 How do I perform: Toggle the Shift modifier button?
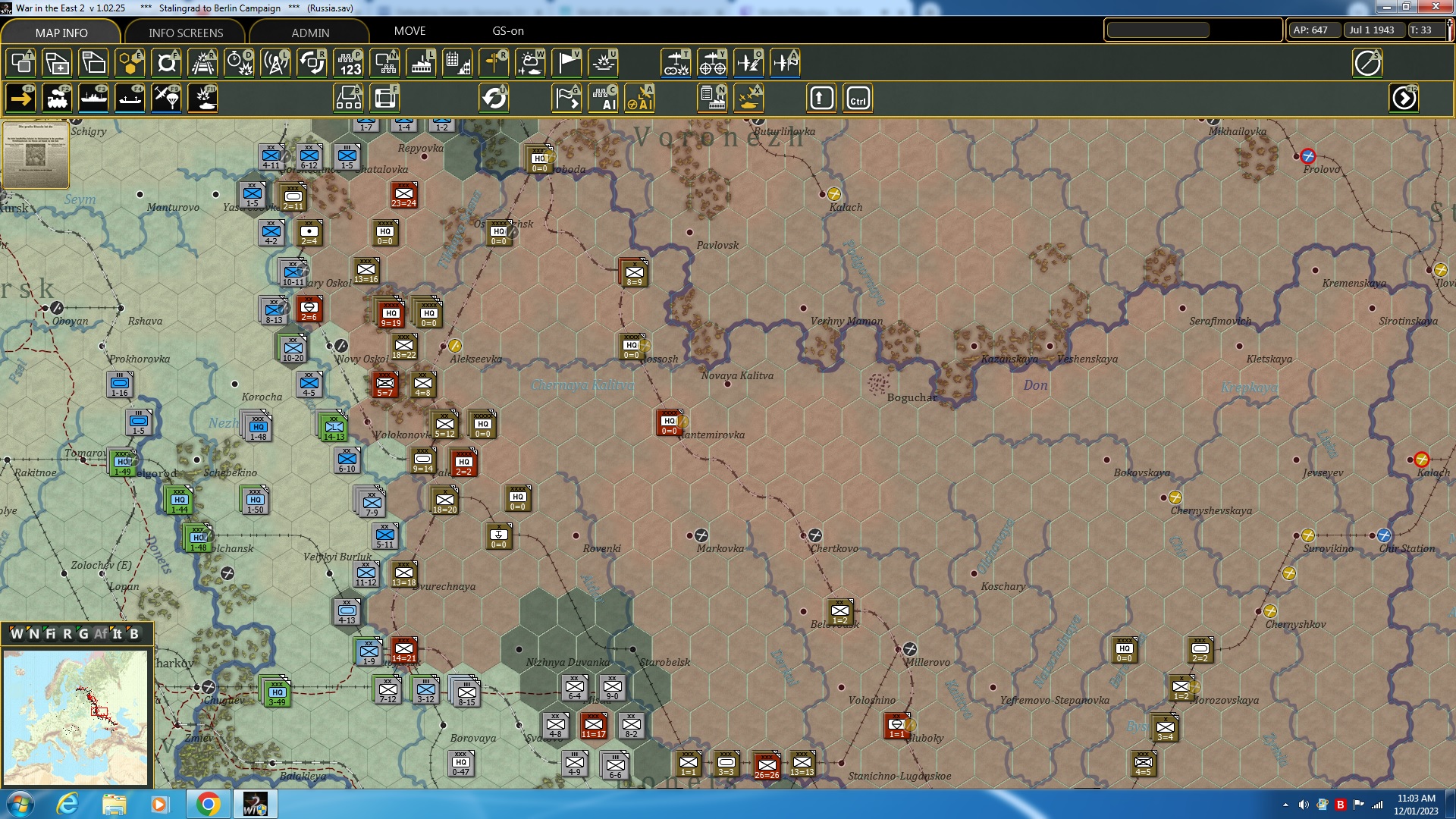820,98
